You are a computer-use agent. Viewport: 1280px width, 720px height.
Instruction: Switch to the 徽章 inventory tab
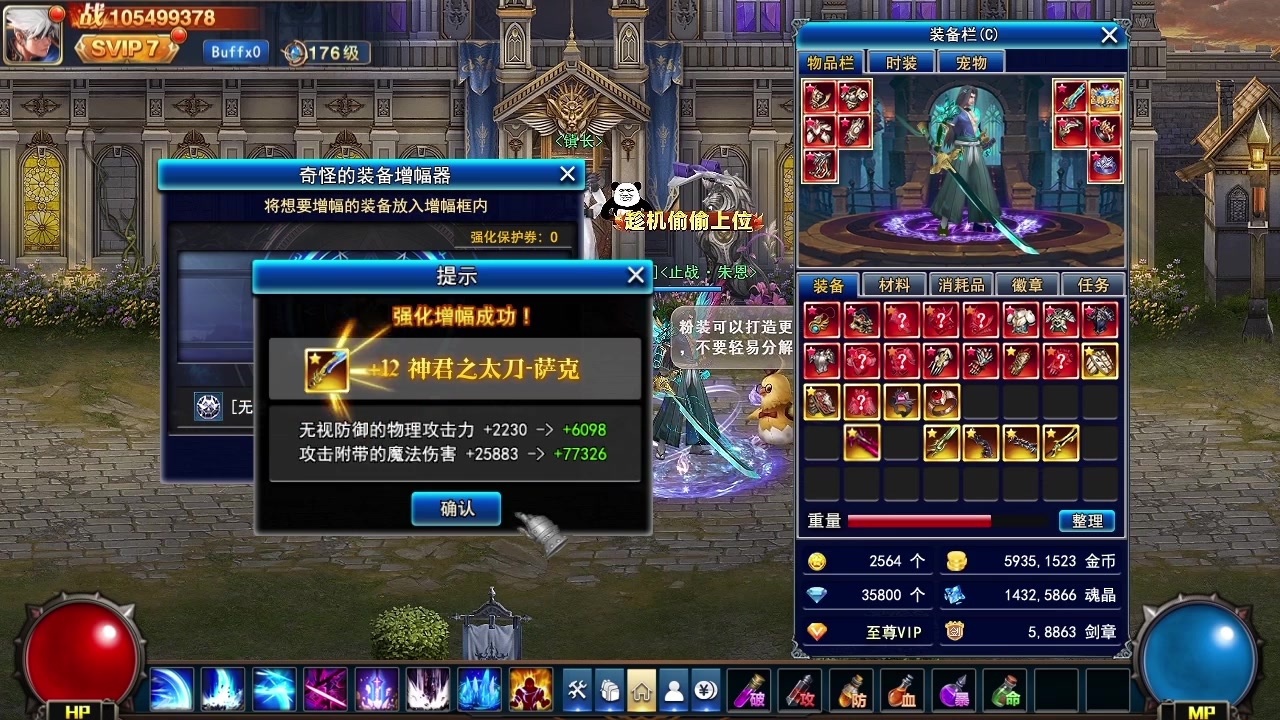pos(1027,284)
